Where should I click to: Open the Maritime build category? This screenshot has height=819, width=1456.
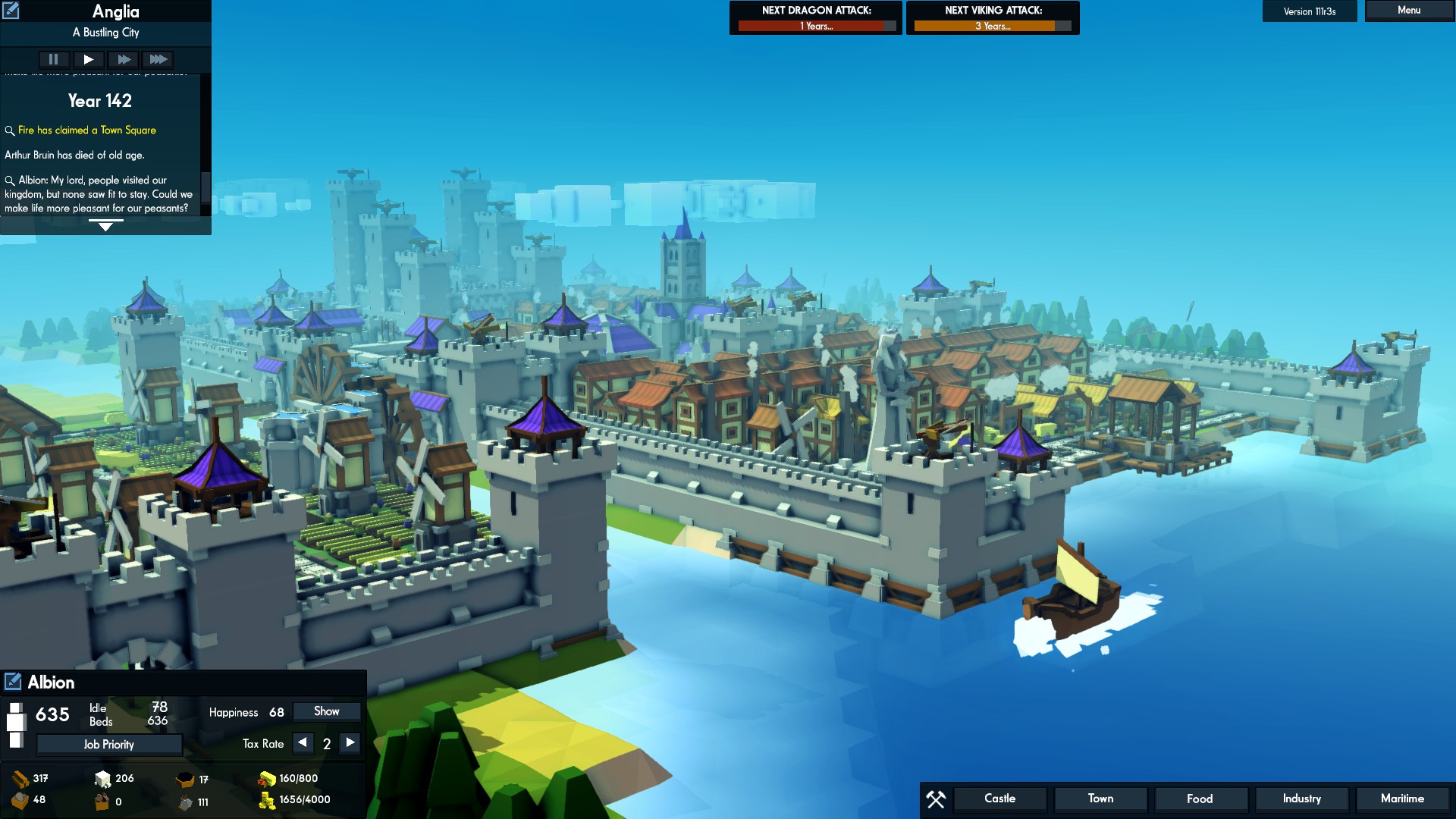click(1402, 799)
